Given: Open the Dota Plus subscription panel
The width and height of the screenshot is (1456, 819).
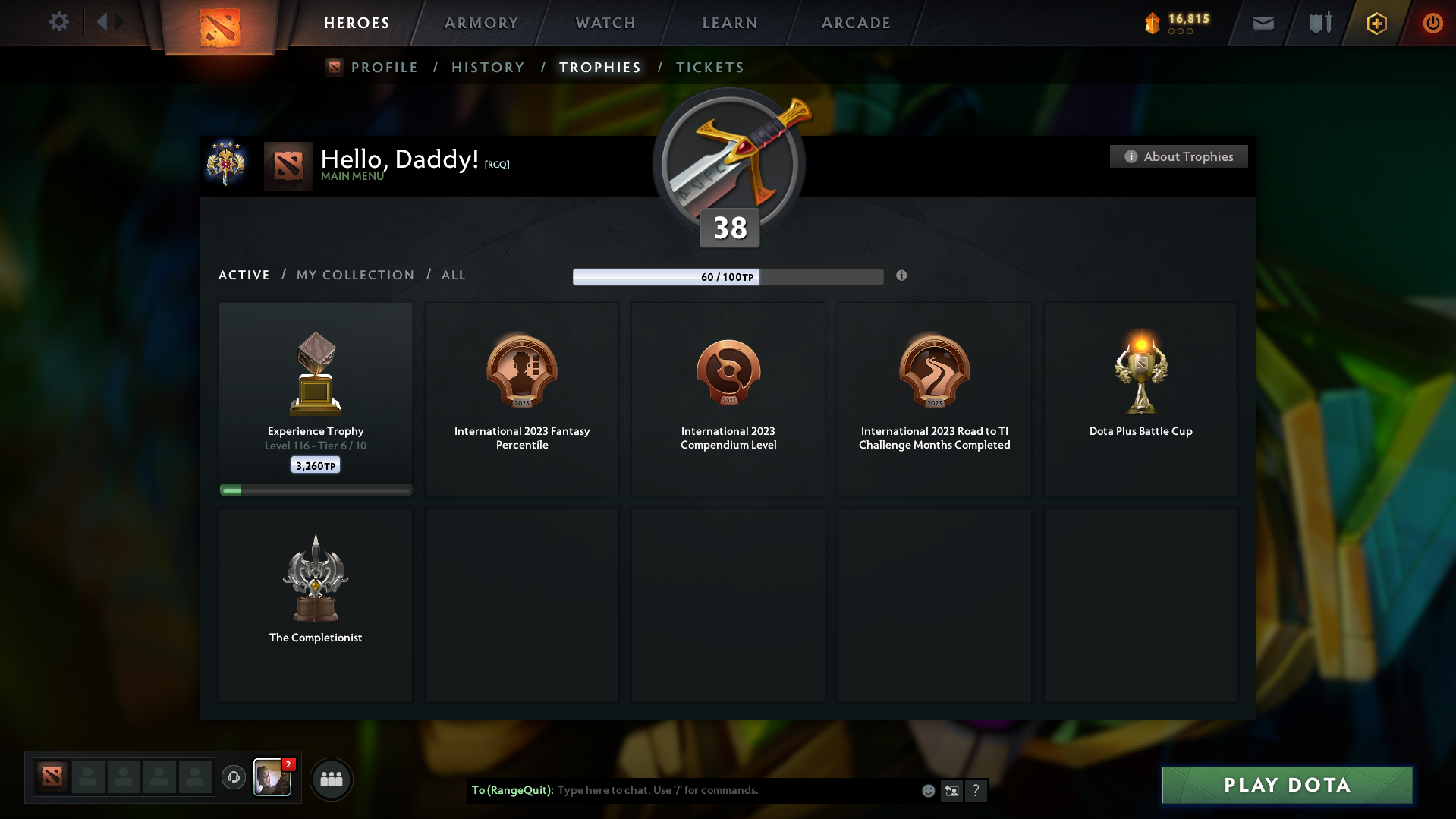Looking at the screenshot, I should tap(1376, 23).
